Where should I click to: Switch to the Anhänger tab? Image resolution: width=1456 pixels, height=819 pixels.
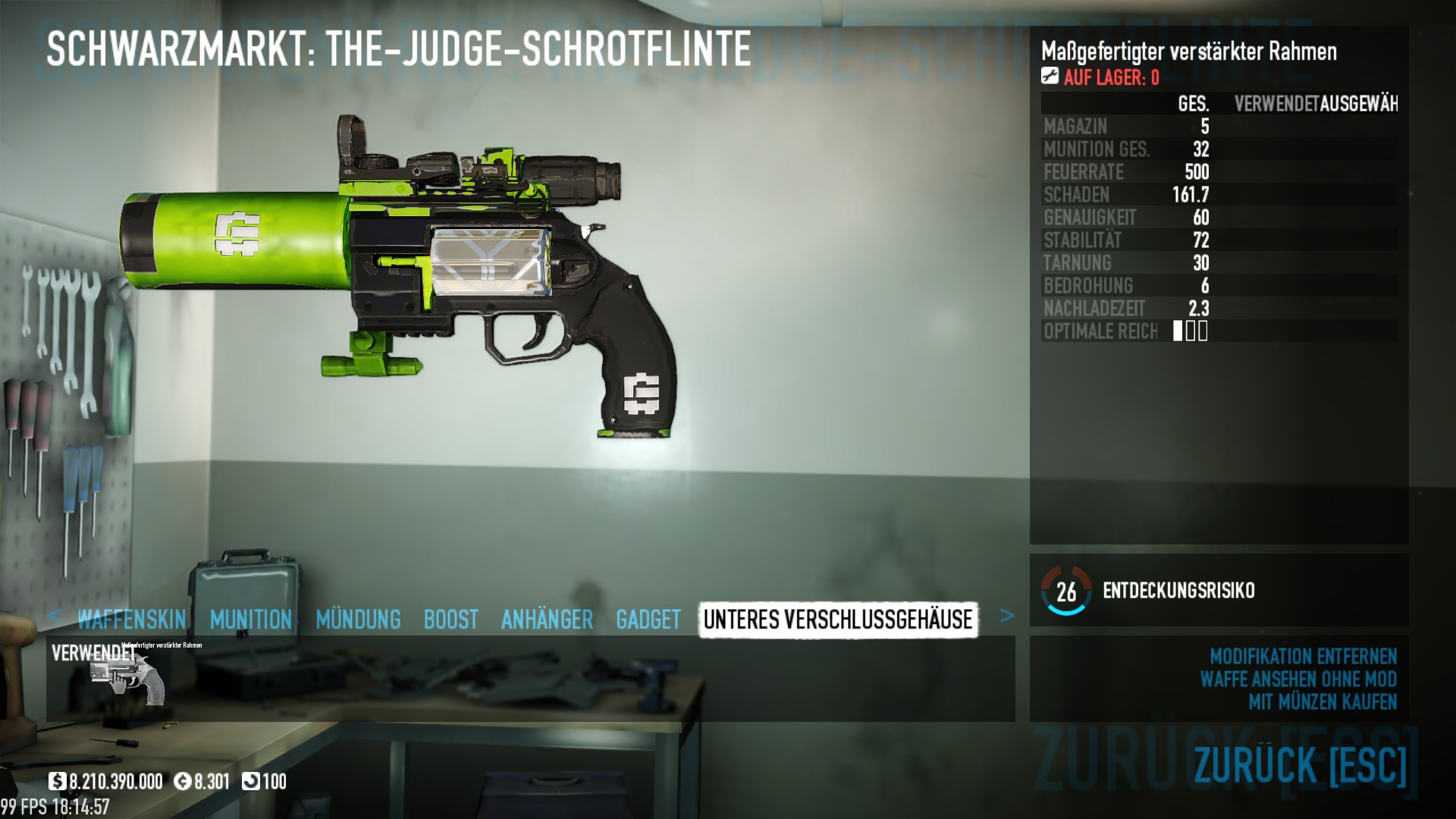[547, 620]
